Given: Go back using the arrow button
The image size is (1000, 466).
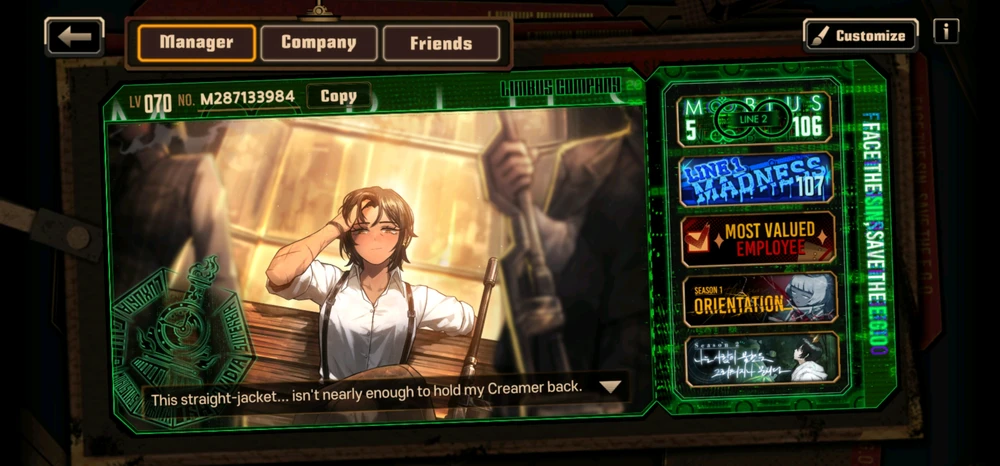Looking at the screenshot, I should click(74, 37).
